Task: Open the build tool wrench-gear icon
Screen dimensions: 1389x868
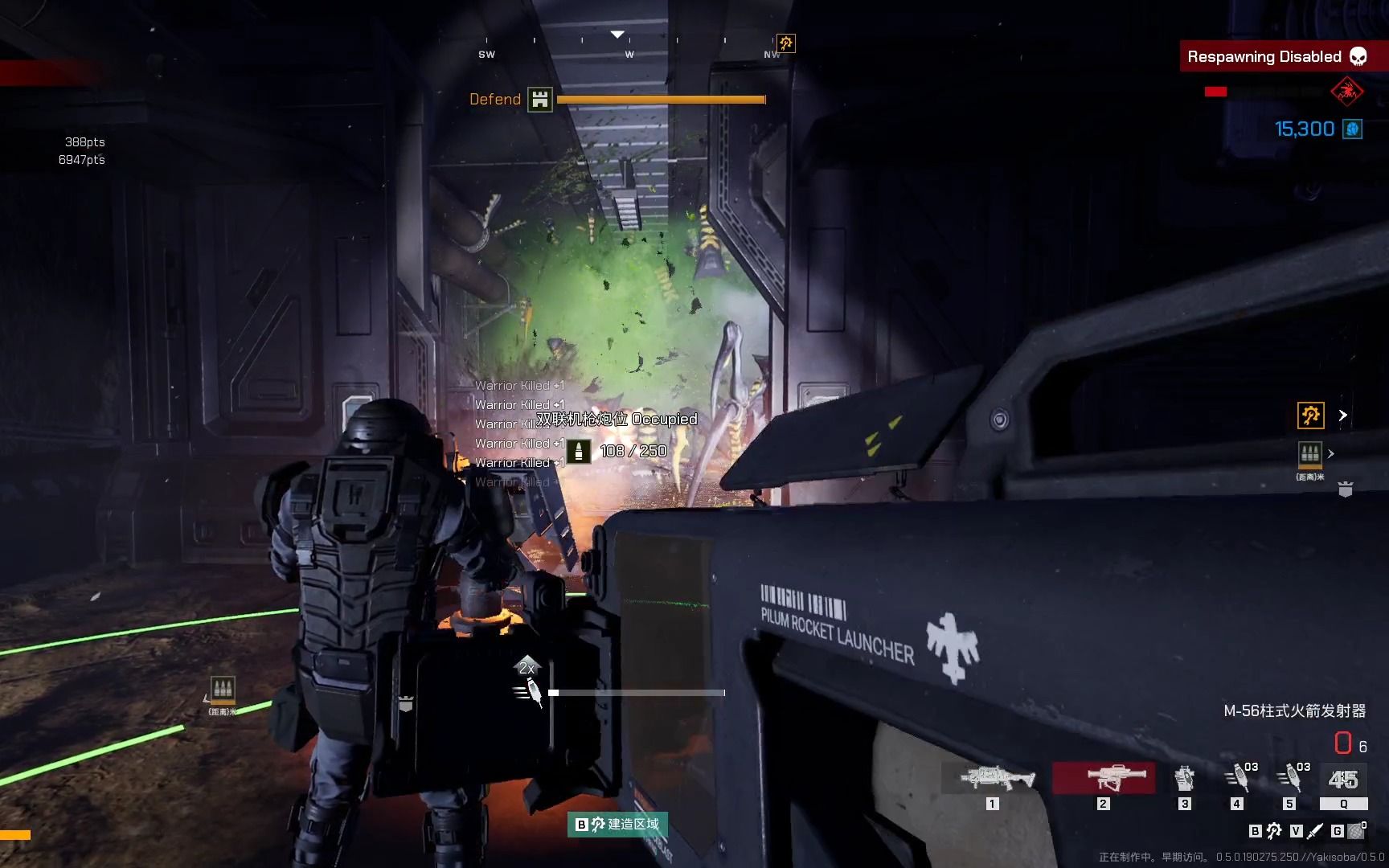Action: click(1274, 831)
